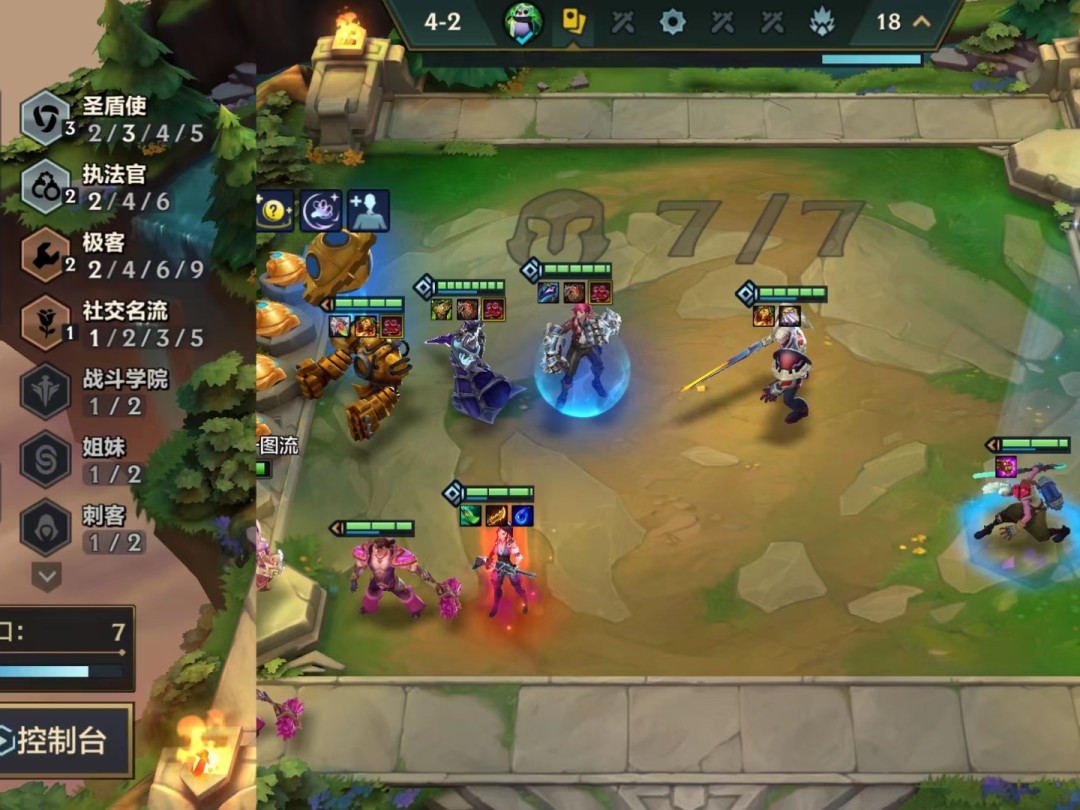Viewport: 1080px width, 810px height.
Task: Collapse the stage timer with the up arrow
Action: (922, 21)
